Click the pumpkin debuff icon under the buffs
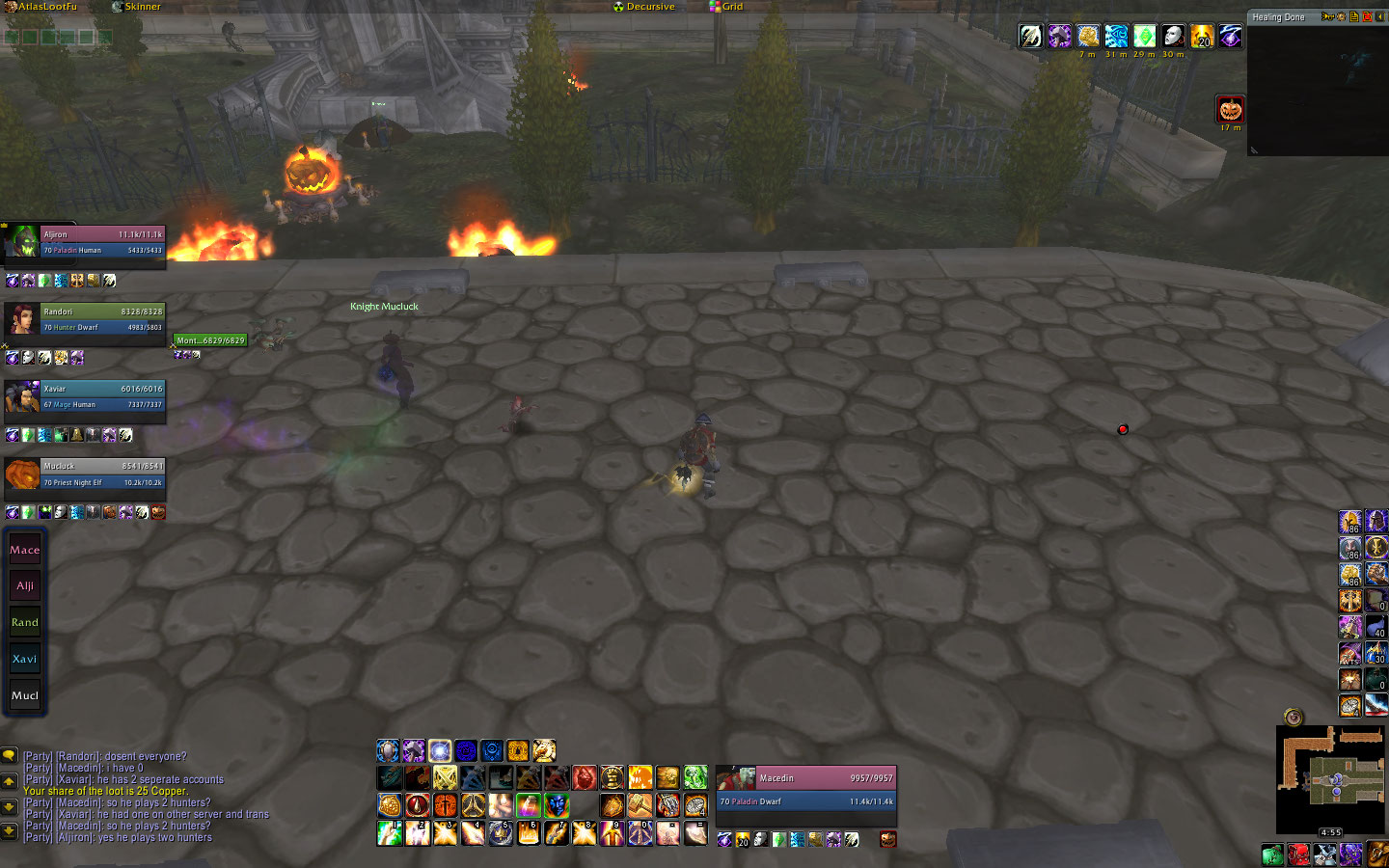1389x868 pixels. tap(1230, 109)
